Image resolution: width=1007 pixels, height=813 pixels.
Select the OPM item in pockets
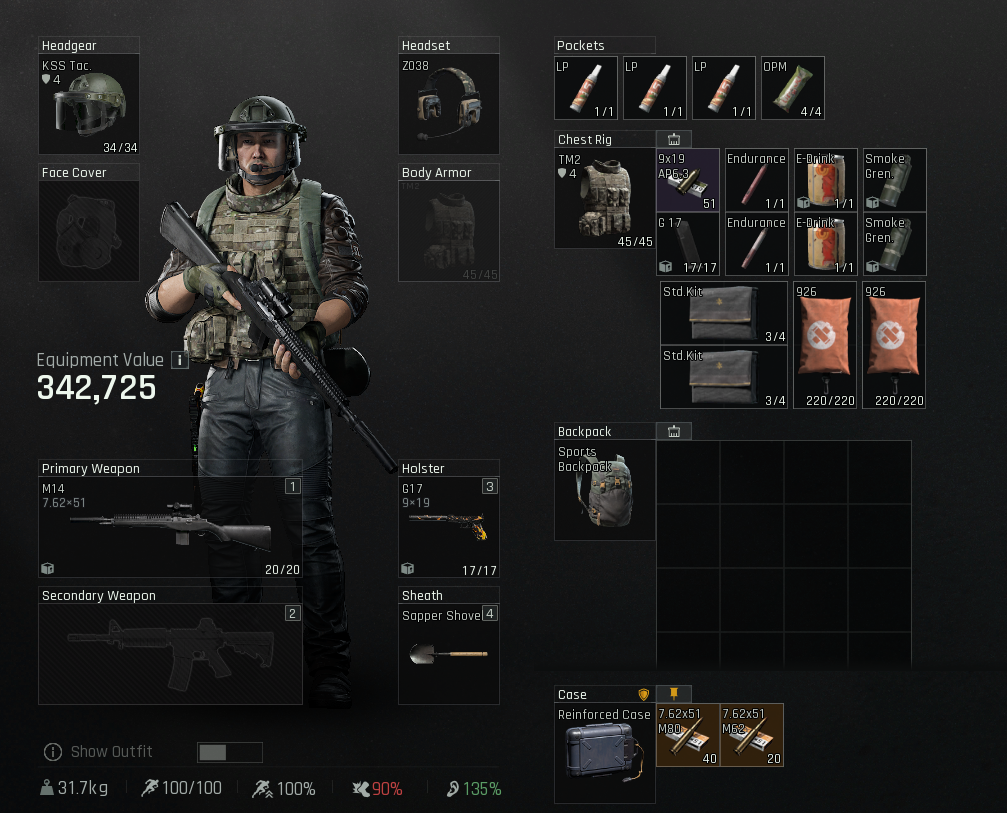(793, 88)
